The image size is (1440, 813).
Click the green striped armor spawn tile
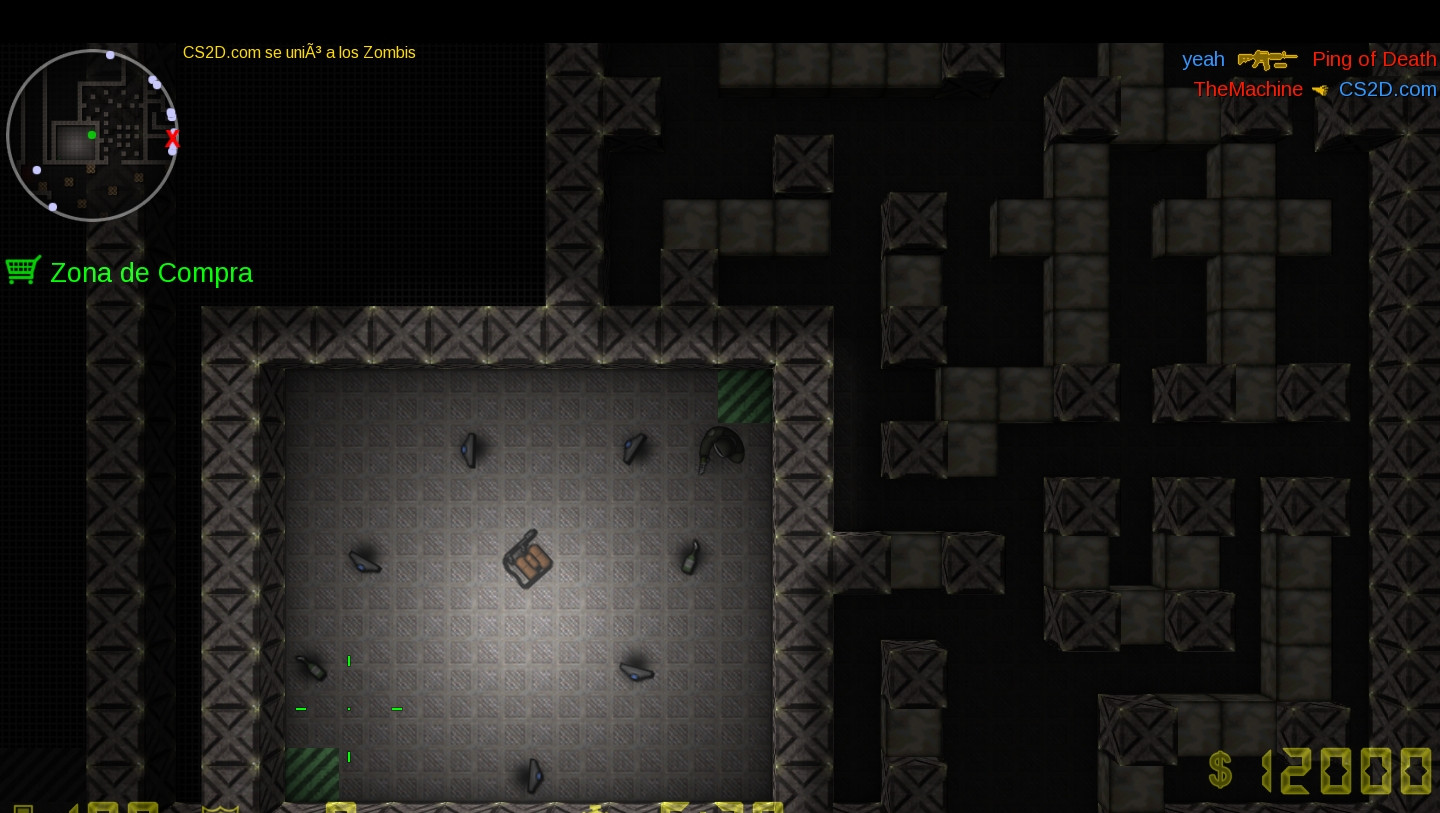tap(744, 396)
